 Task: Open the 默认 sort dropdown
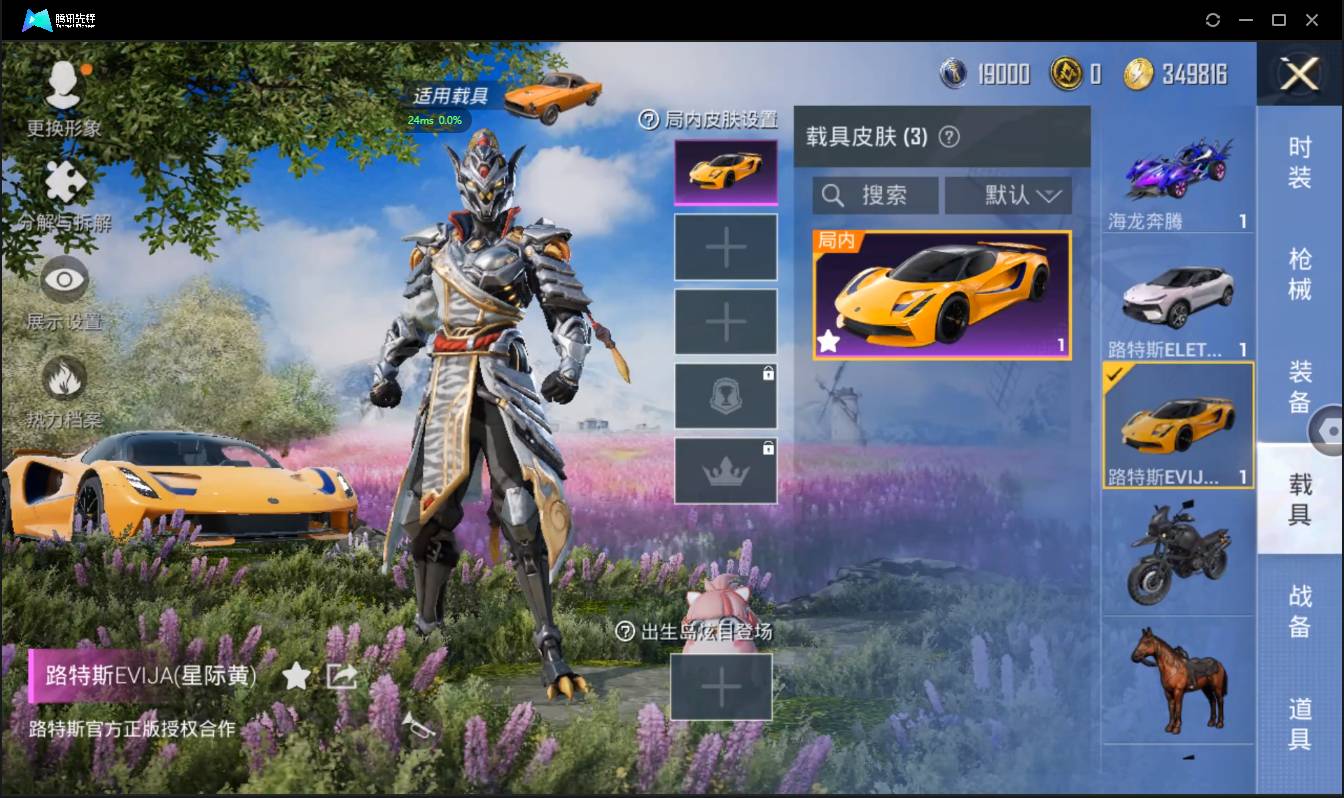(x=1008, y=195)
